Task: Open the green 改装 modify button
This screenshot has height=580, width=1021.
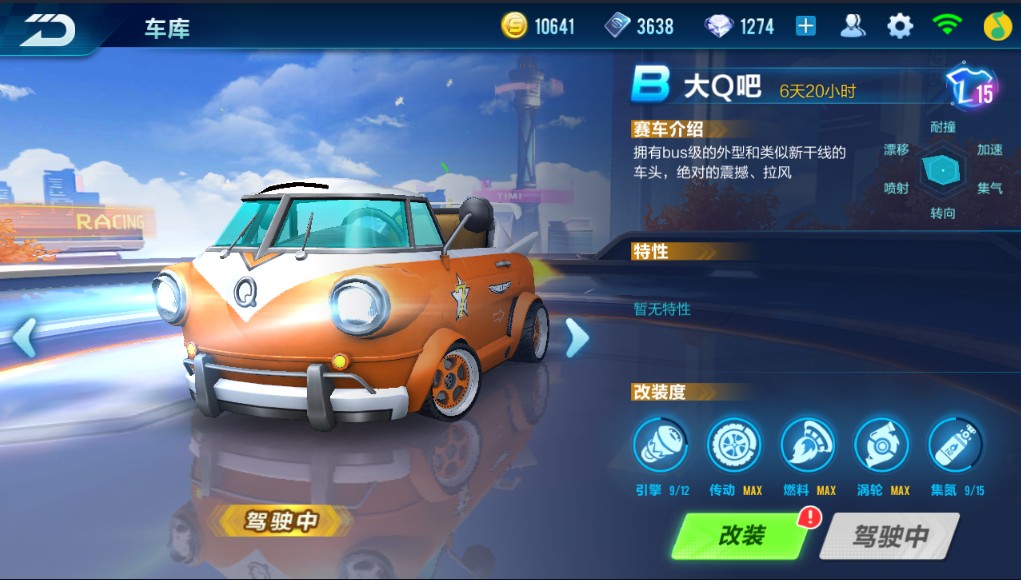Action: coord(742,536)
